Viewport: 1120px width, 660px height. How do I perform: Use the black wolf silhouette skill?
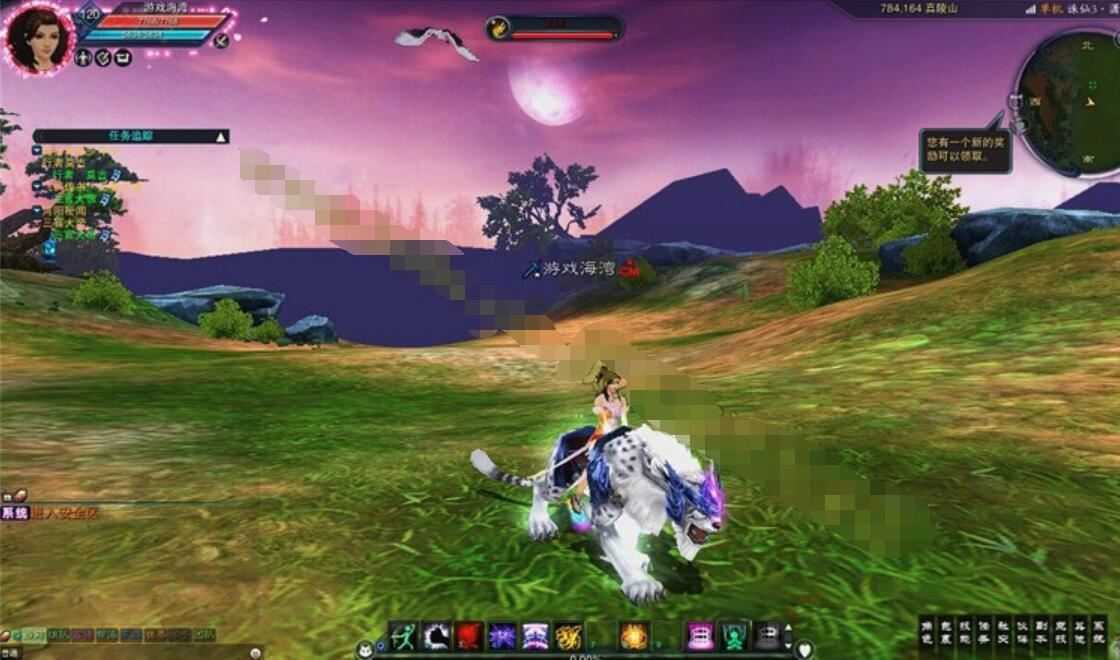[x=436, y=635]
